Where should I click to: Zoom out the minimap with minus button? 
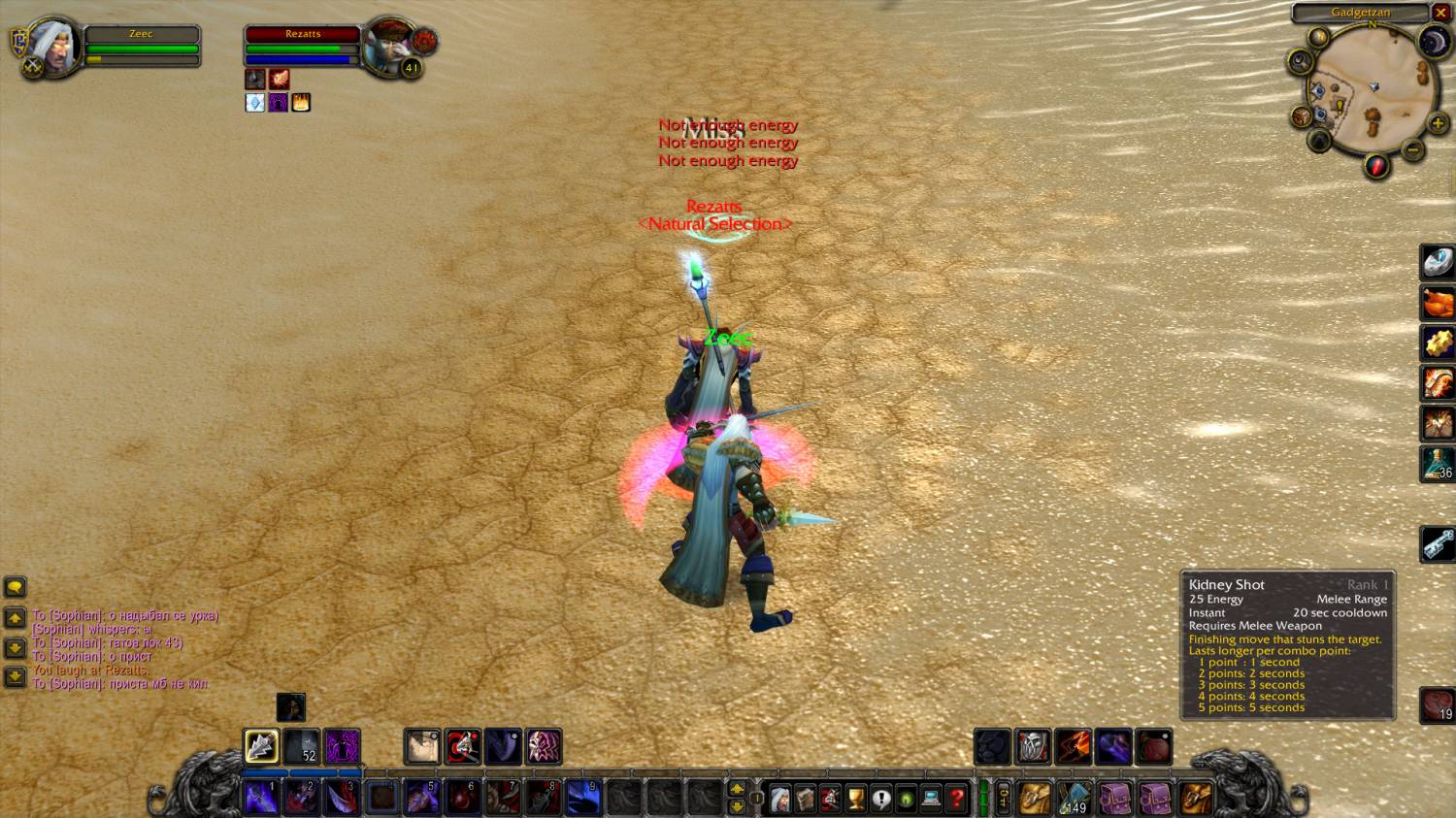(1413, 150)
